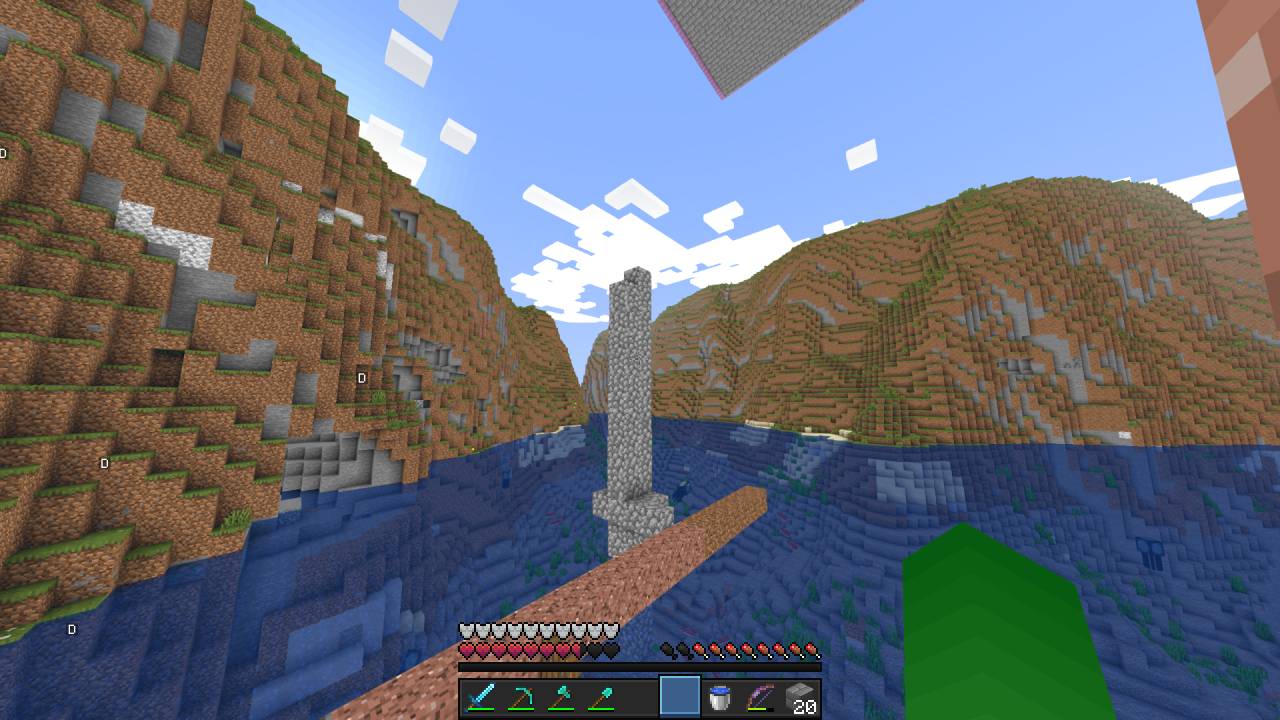
Task: Select the diamond axe
Action: point(564,695)
